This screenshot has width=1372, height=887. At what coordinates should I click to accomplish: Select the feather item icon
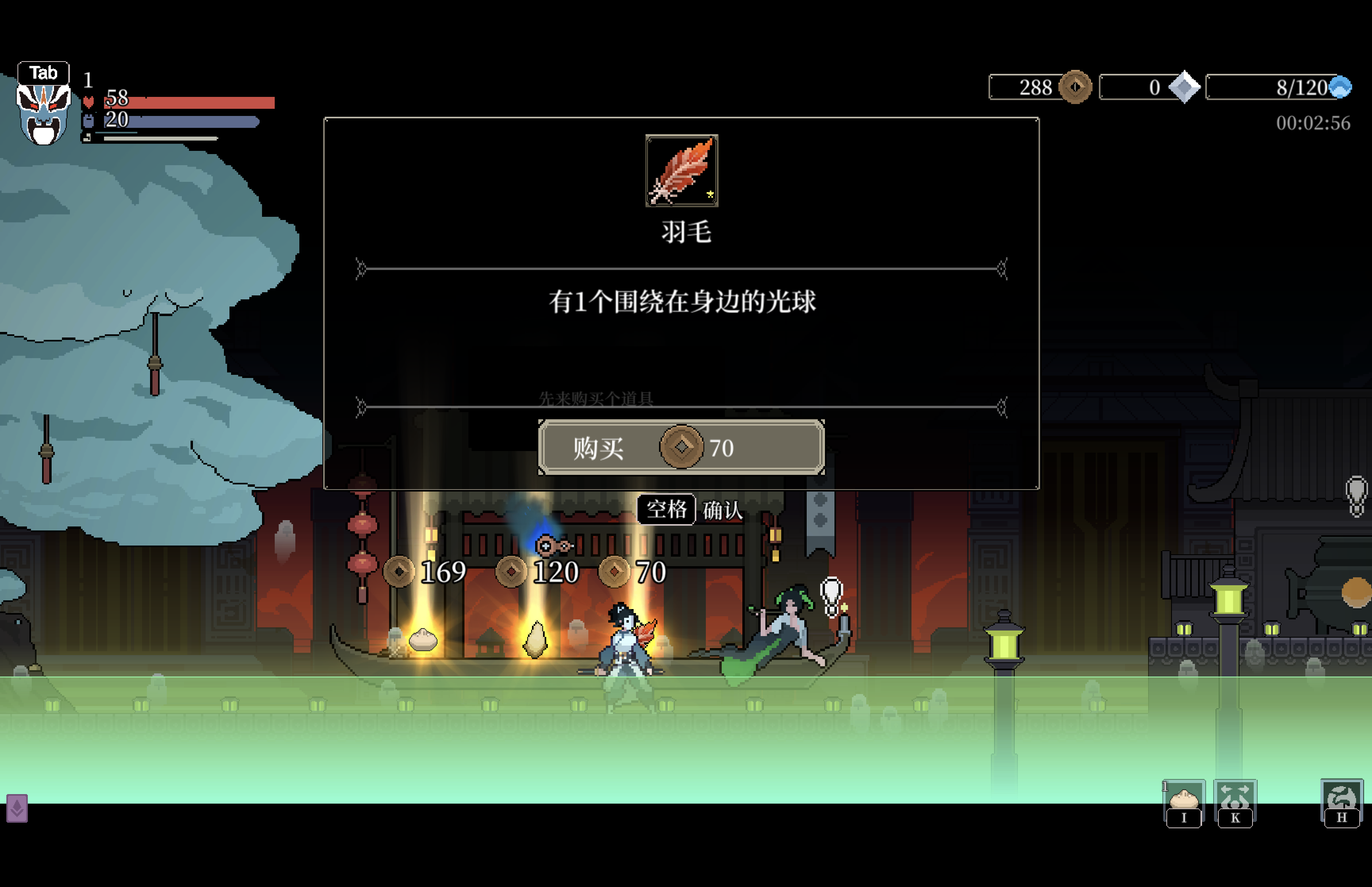(682, 170)
